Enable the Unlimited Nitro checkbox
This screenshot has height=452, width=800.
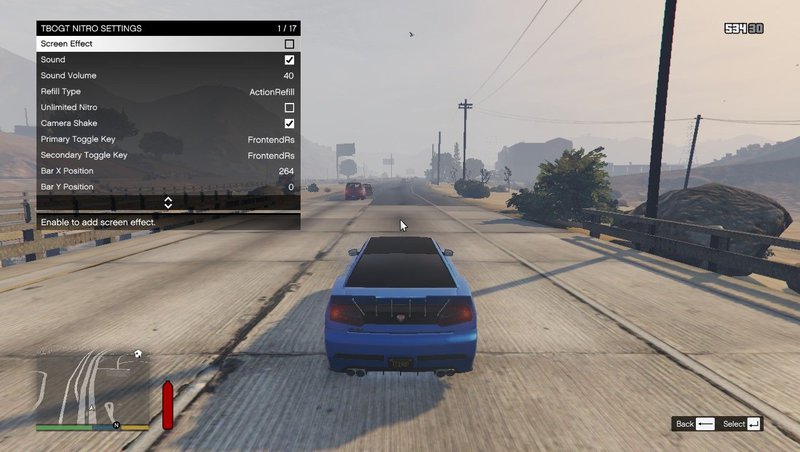click(289, 108)
